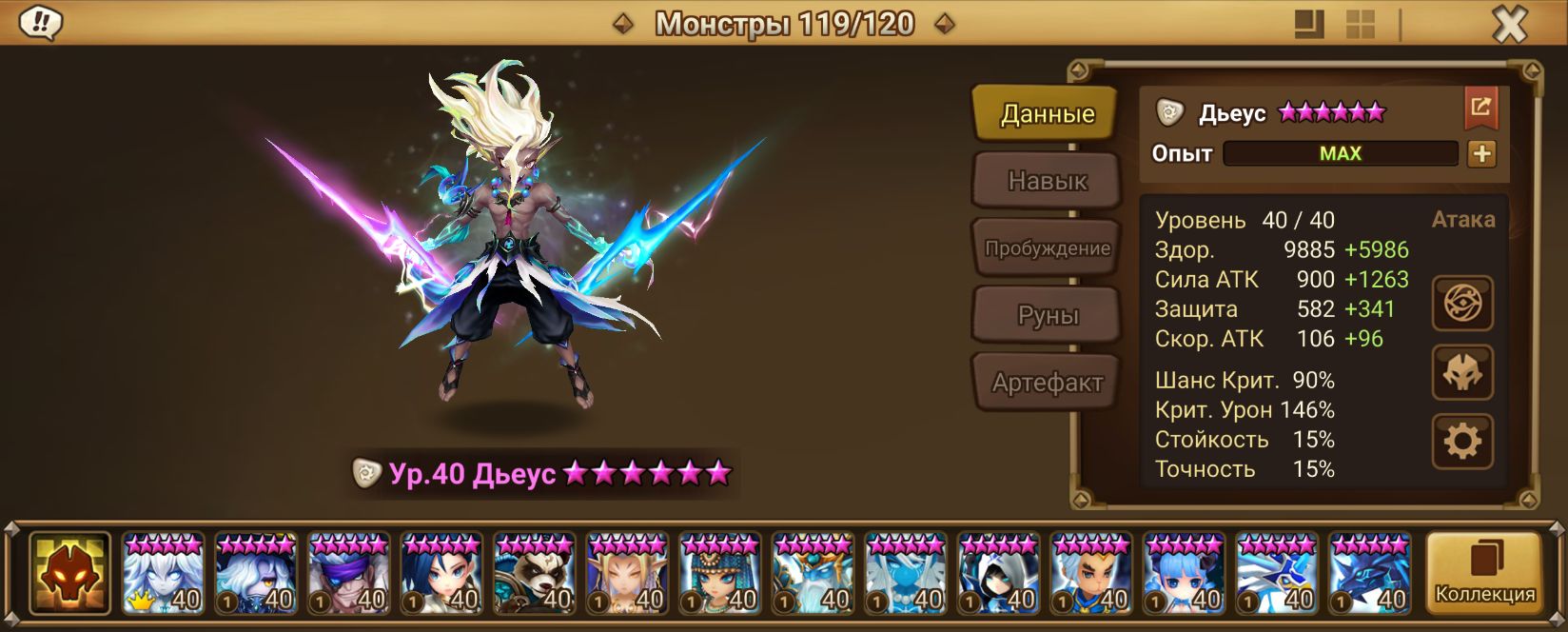Switch to the grid view layout
Screen dimensions: 1568x632
click(1361, 25)
